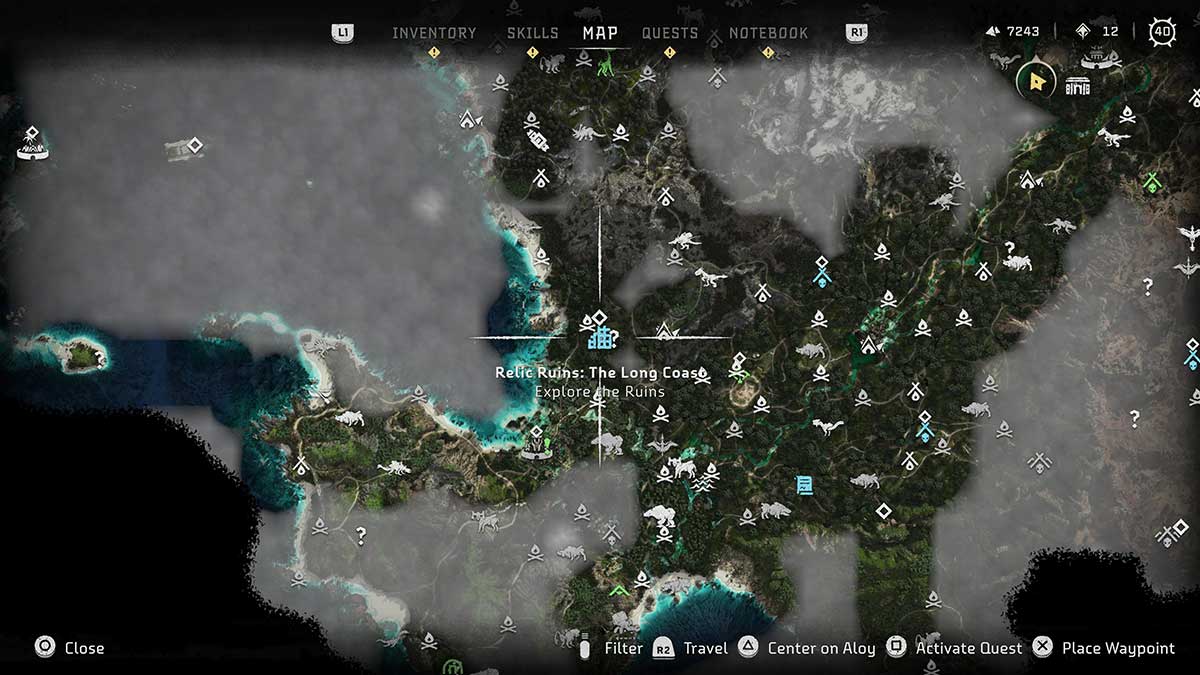Switch to the Inventory tab
Screen dimensions: 1200x675
[434, 33]
